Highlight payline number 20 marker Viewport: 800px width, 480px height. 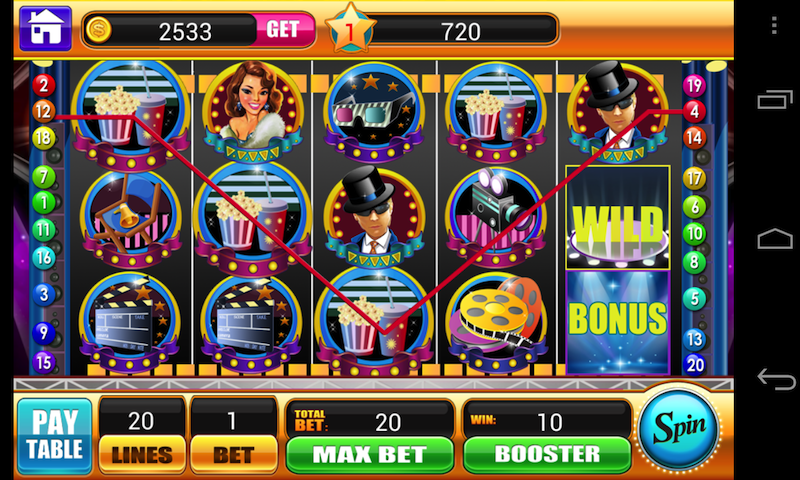pyautogui.click(x=695, y=364)
